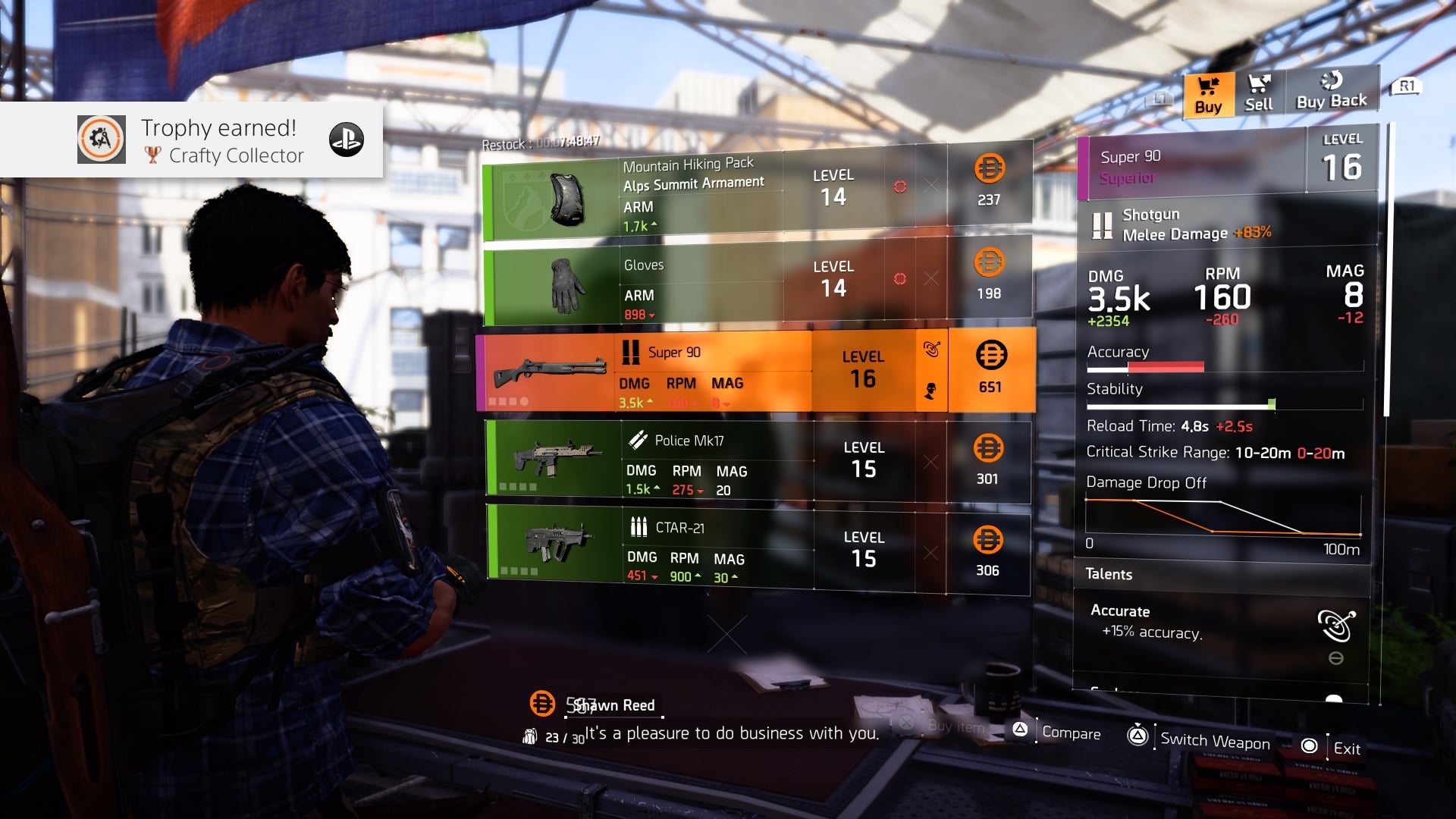This screenshot has width=1456, height=819.
Task: Open the Sell tab
Action: point(1259,95)
